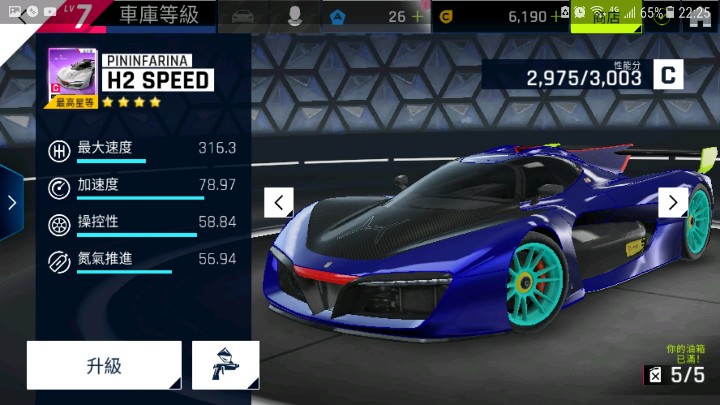Open the shop button (商店)
Image resolution: width=720 pixels, height=405 pixels.
[x=606, y=17]
